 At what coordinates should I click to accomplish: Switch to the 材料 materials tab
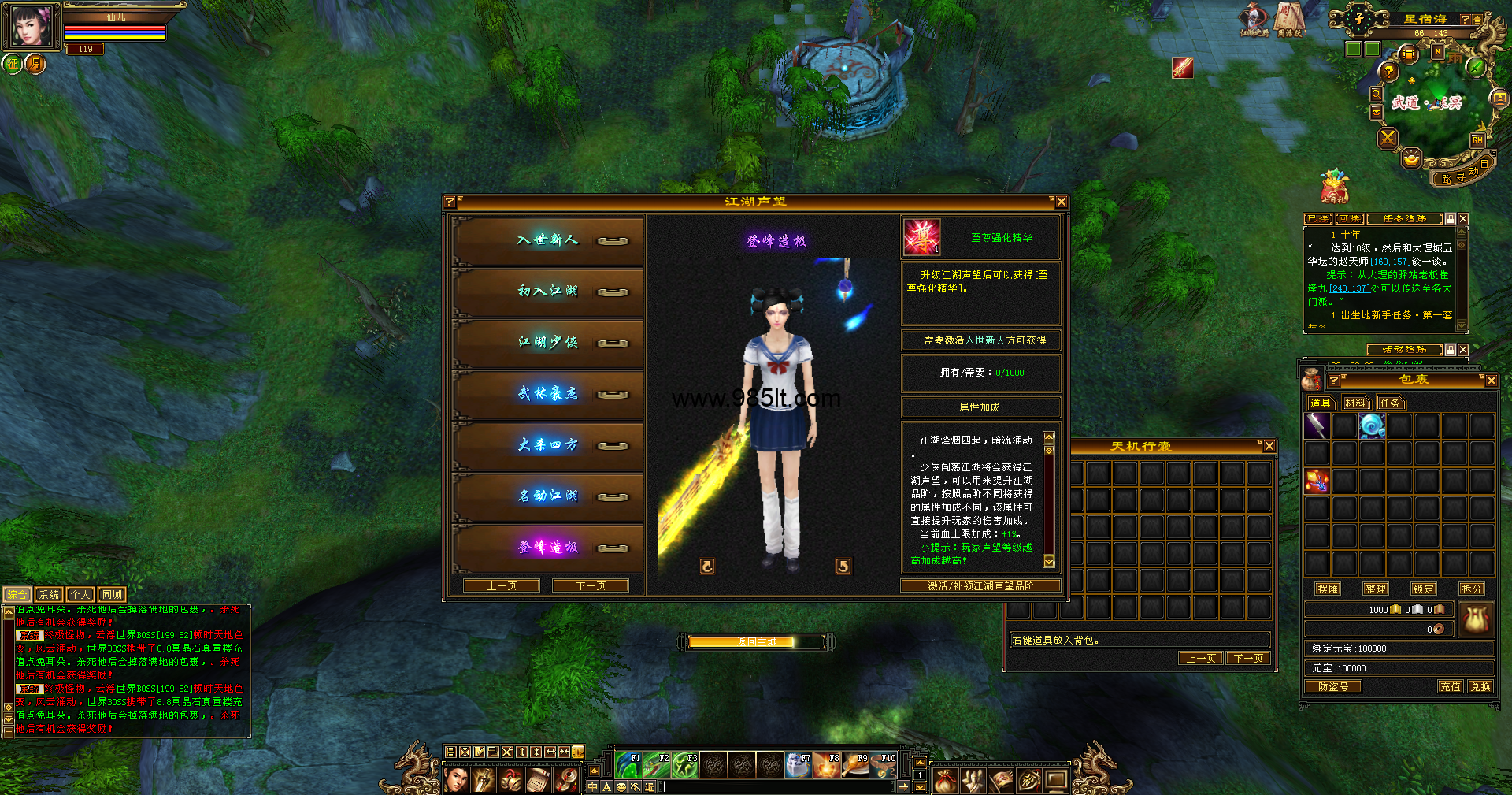(1355, 403)
